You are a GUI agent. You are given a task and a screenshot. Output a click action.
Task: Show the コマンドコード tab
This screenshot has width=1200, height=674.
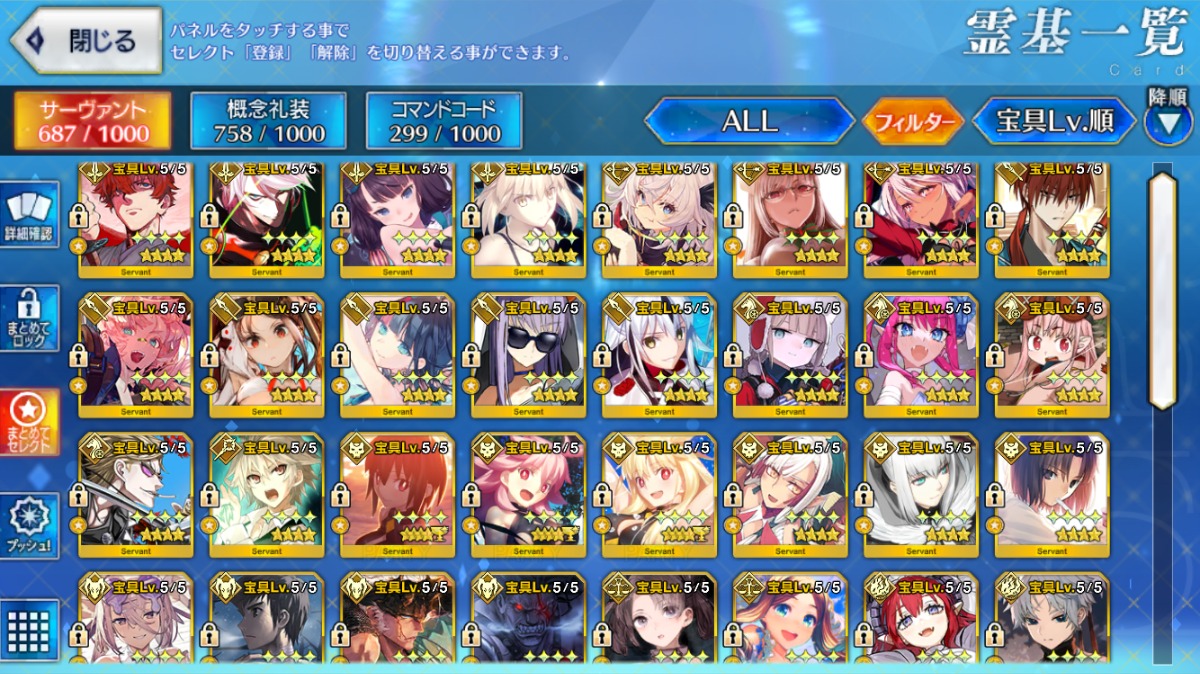pyautogui.click(x=444, y=121)
